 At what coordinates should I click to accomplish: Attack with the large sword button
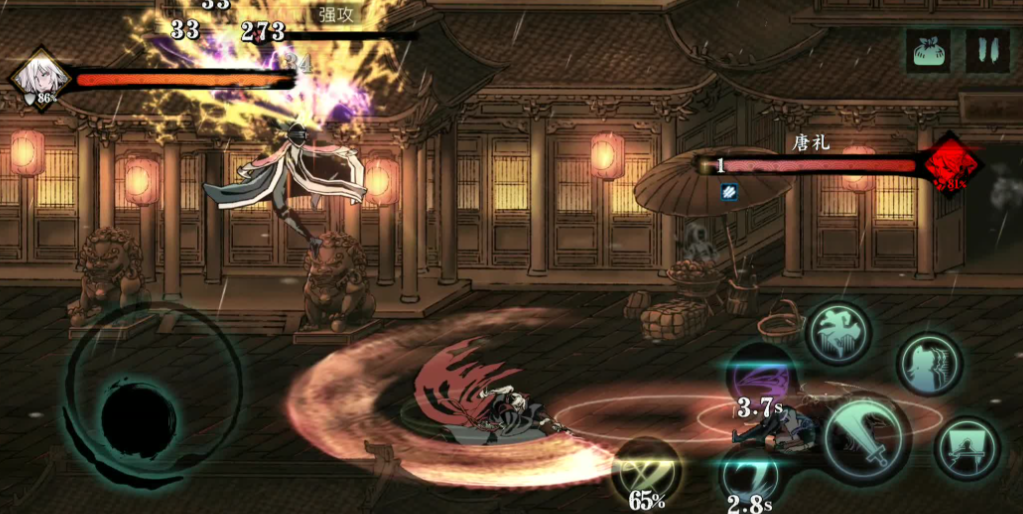866,437
